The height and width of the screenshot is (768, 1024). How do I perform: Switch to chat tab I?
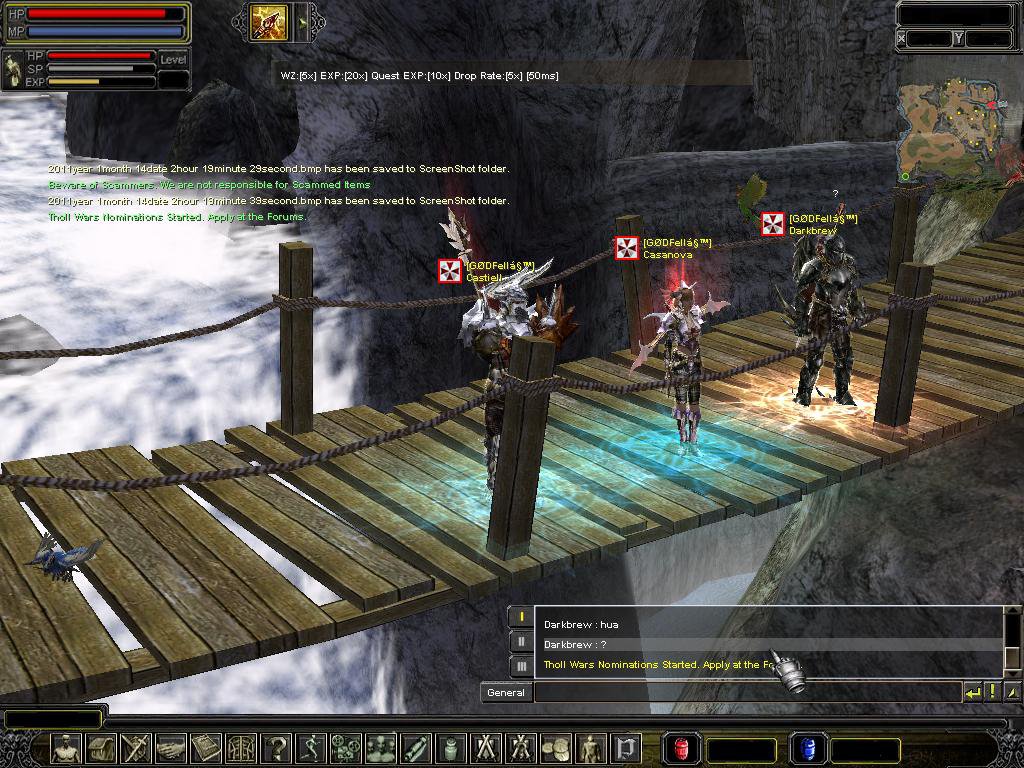[521, 618]
